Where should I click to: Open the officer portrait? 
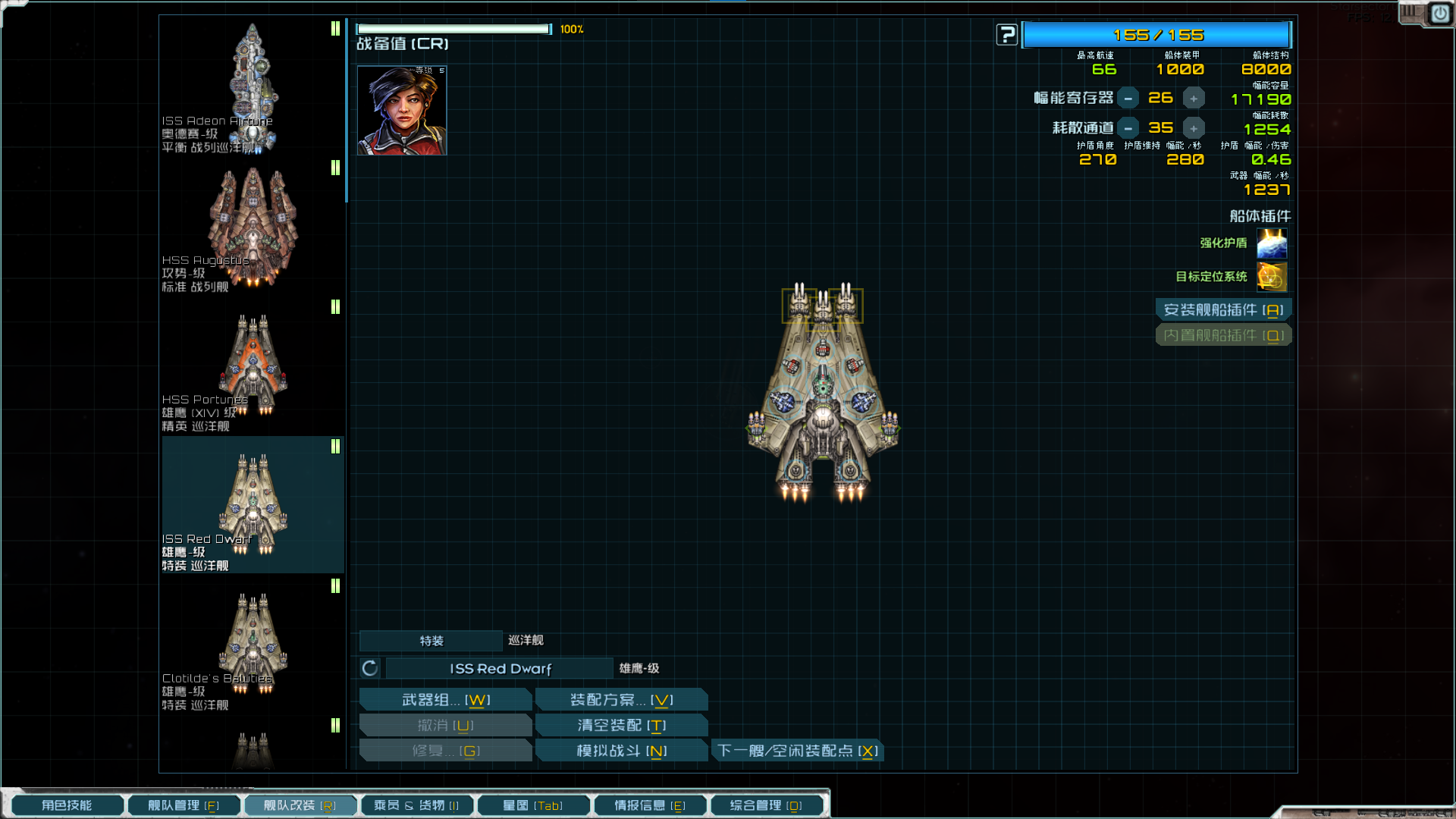click(402, 111)
